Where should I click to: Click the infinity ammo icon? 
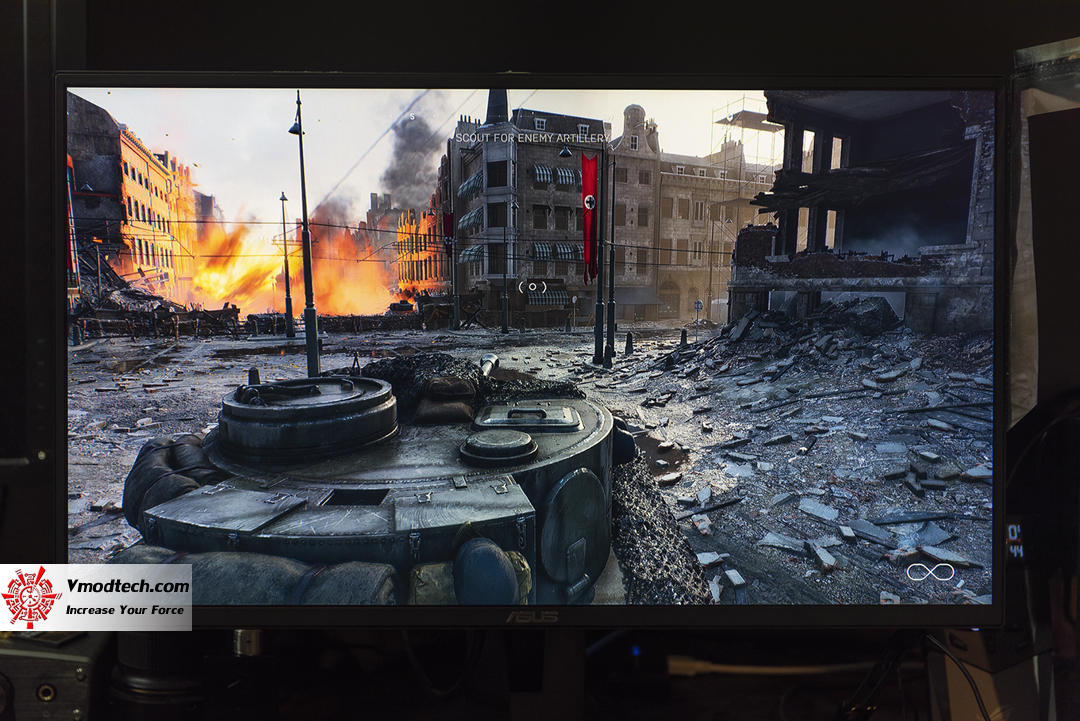tap(929, 573)
